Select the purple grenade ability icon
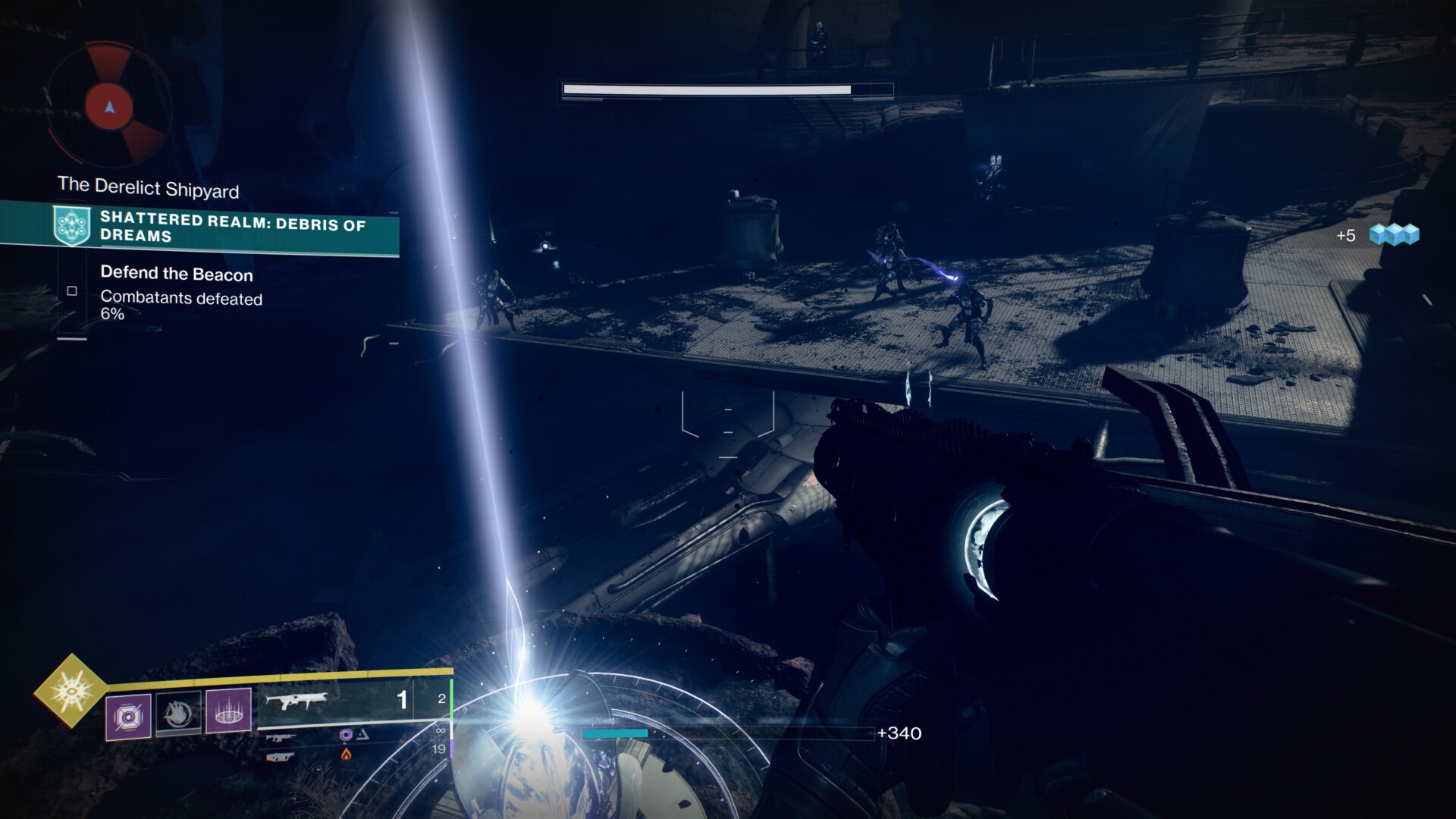This screenshot has width=1456, height=819. click(x=128, y=716)
